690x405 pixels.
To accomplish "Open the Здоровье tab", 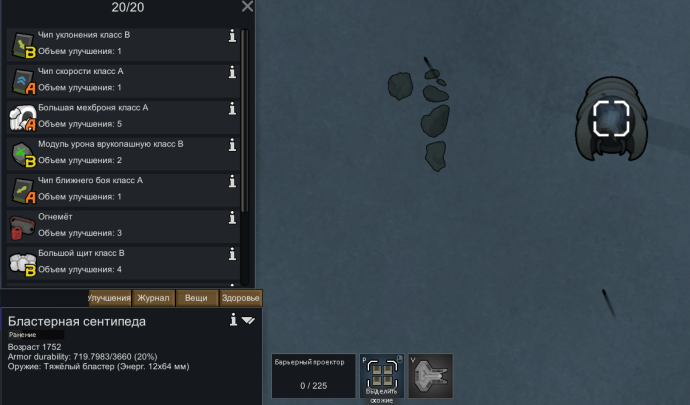I will click(x=240, y=298).
